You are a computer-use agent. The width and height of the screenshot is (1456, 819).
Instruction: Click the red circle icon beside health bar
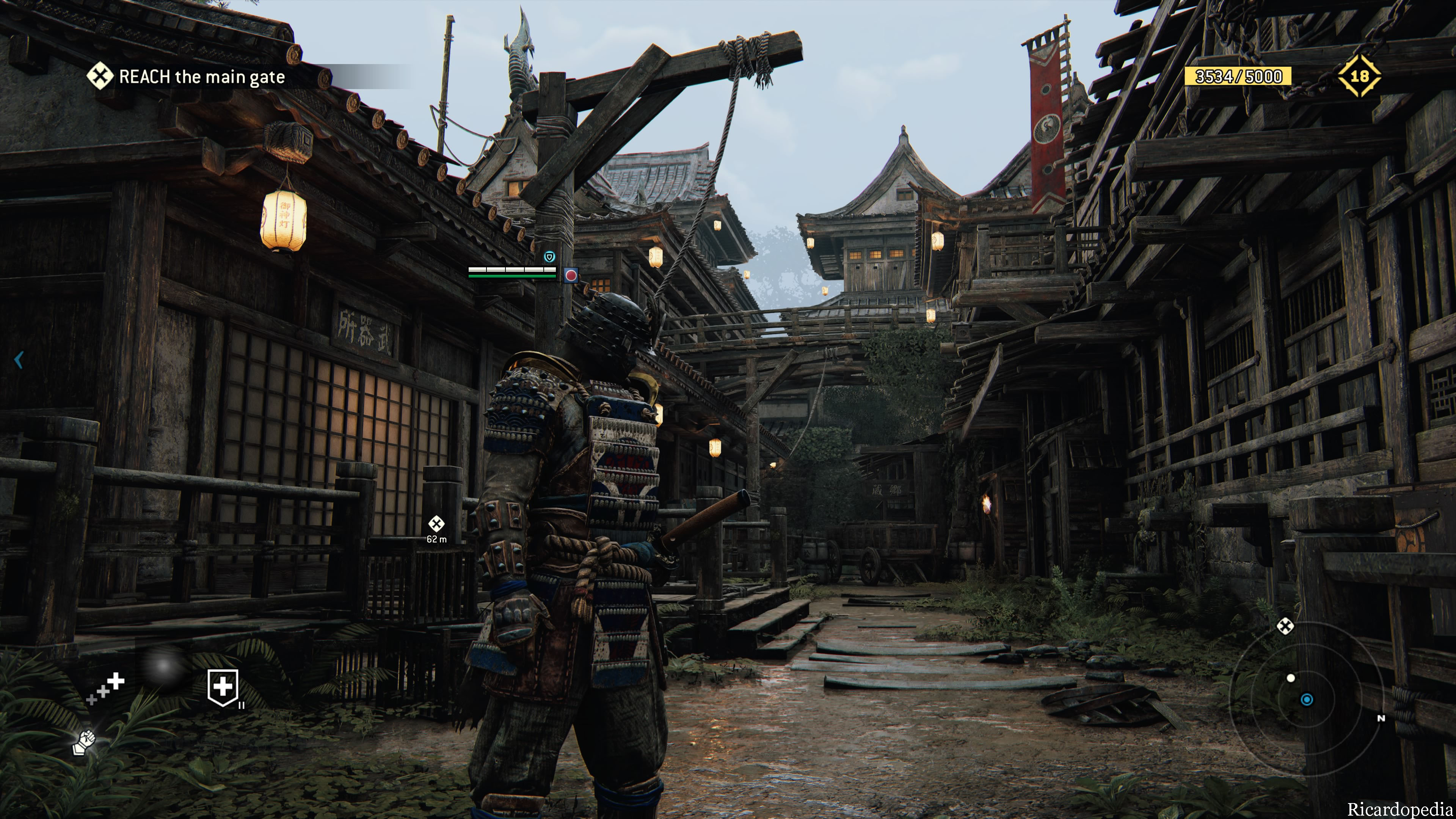(571, 275)
